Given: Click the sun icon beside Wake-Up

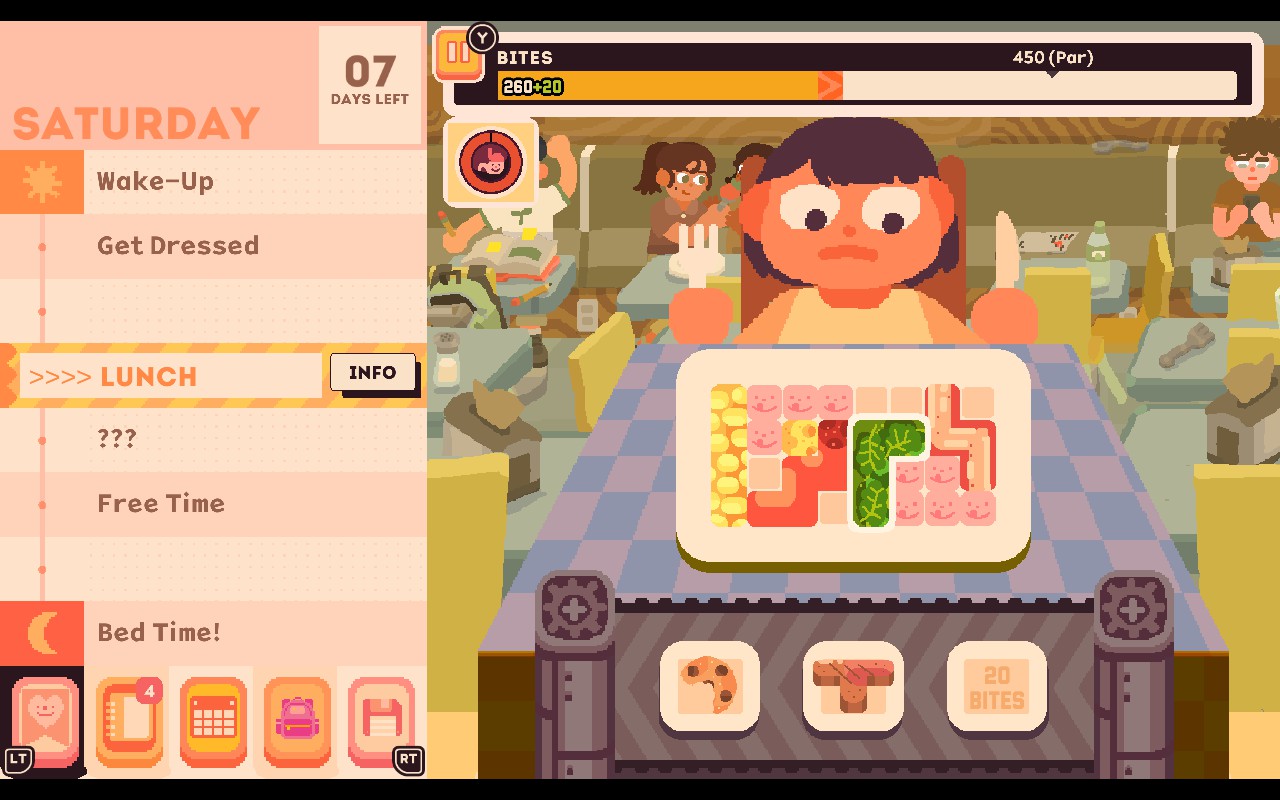Looking at the screenshot, I should tap(42, 182).
